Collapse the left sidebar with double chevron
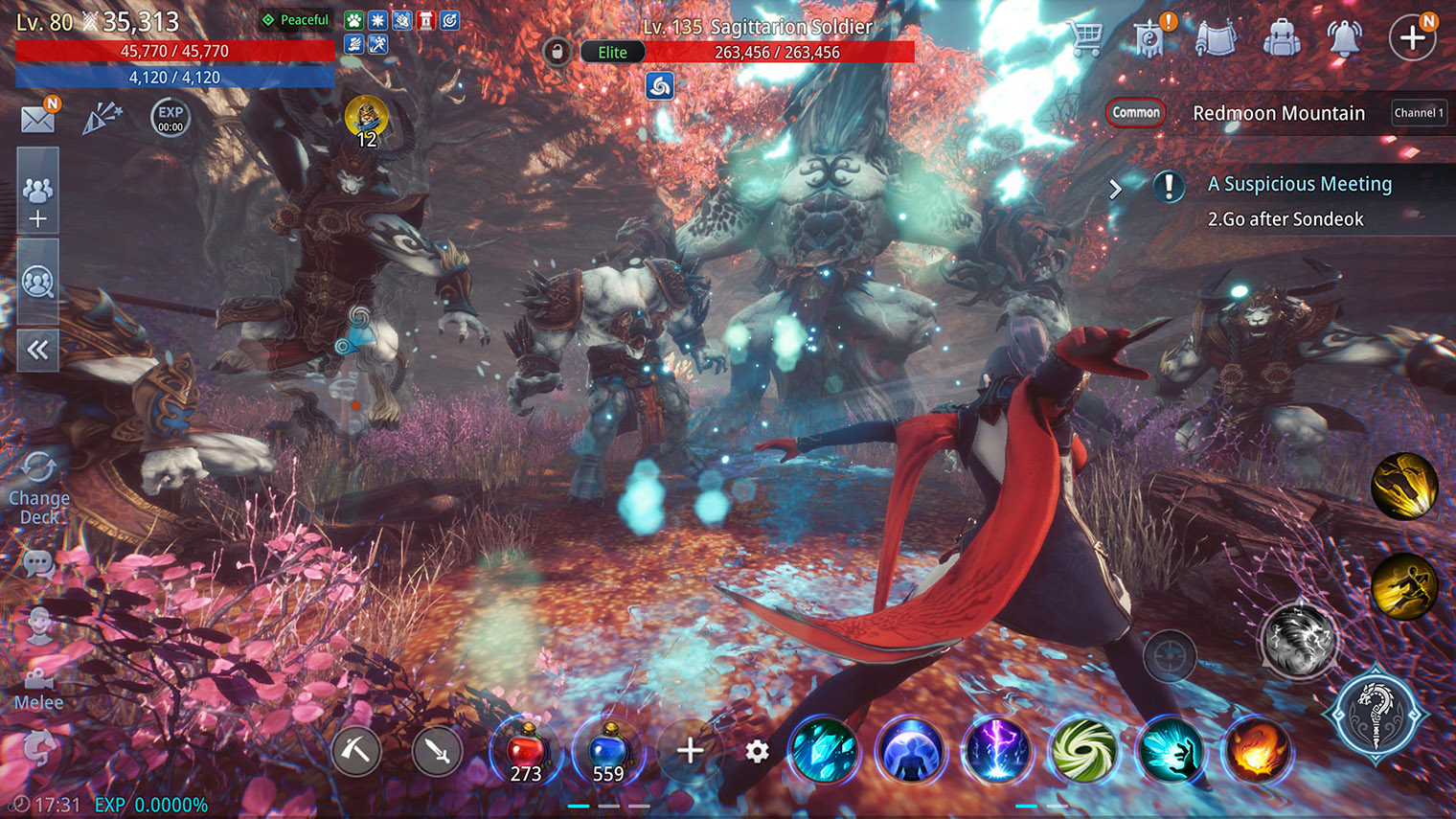1456x819 pixels. [37, 350]
